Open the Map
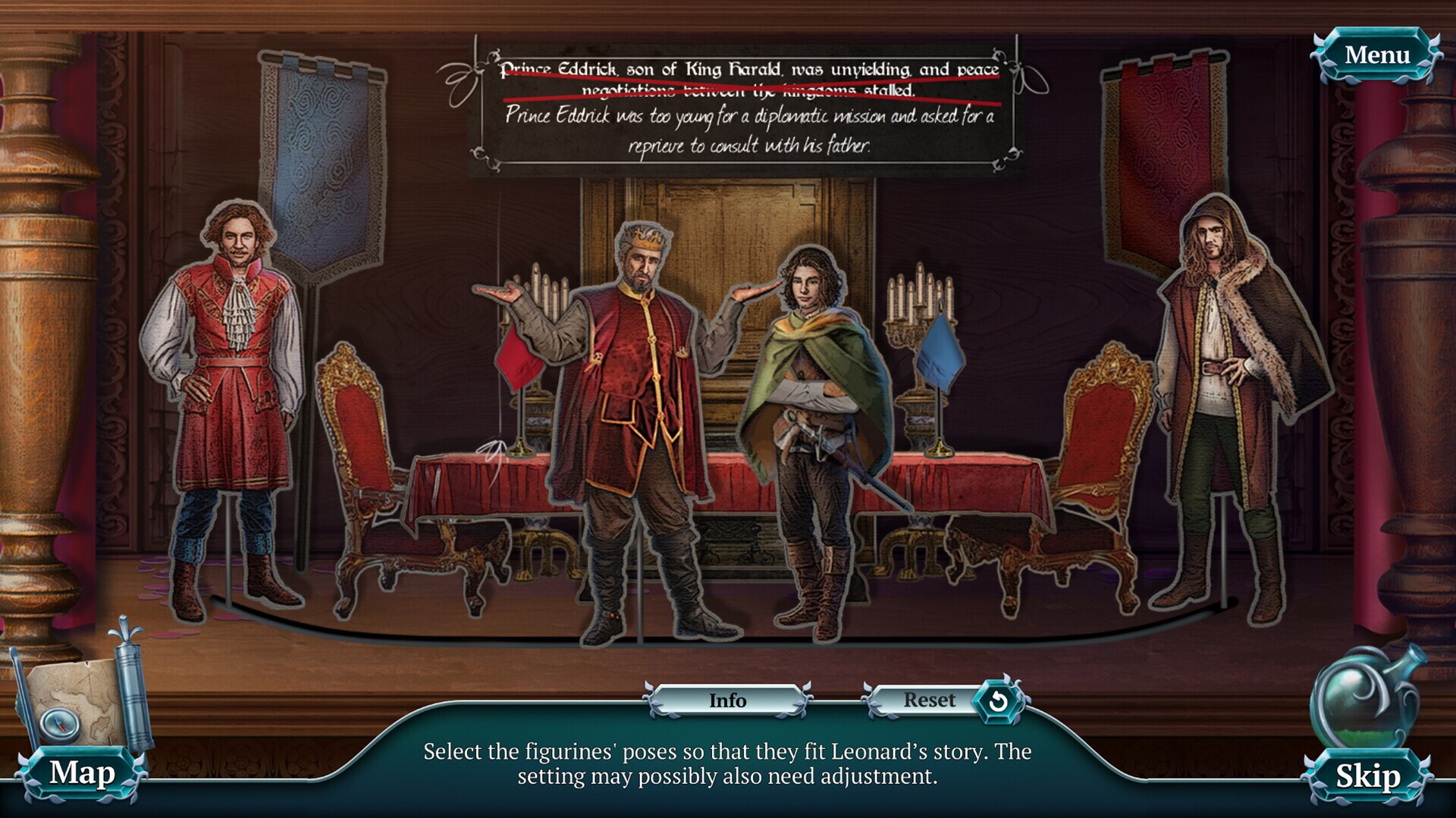Viewport: 1456px width, 818px height. [x=82, y=773]
